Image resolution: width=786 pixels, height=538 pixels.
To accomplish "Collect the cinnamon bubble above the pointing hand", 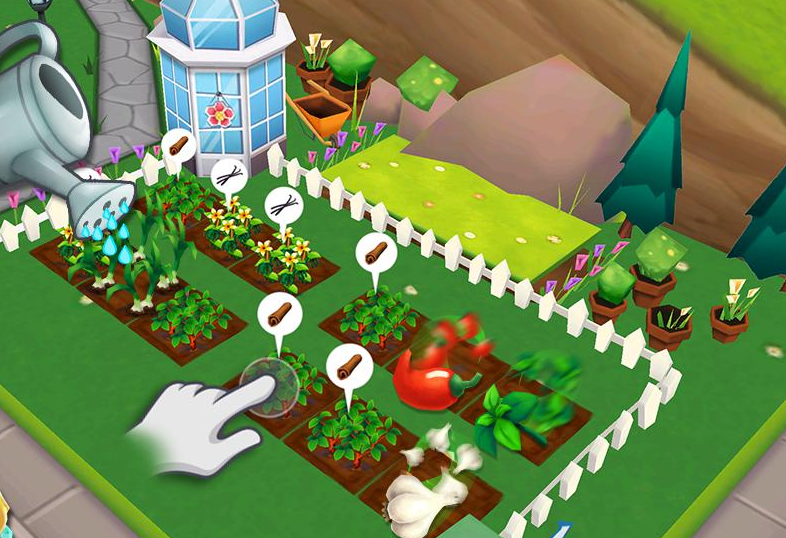I will point(279,314).
